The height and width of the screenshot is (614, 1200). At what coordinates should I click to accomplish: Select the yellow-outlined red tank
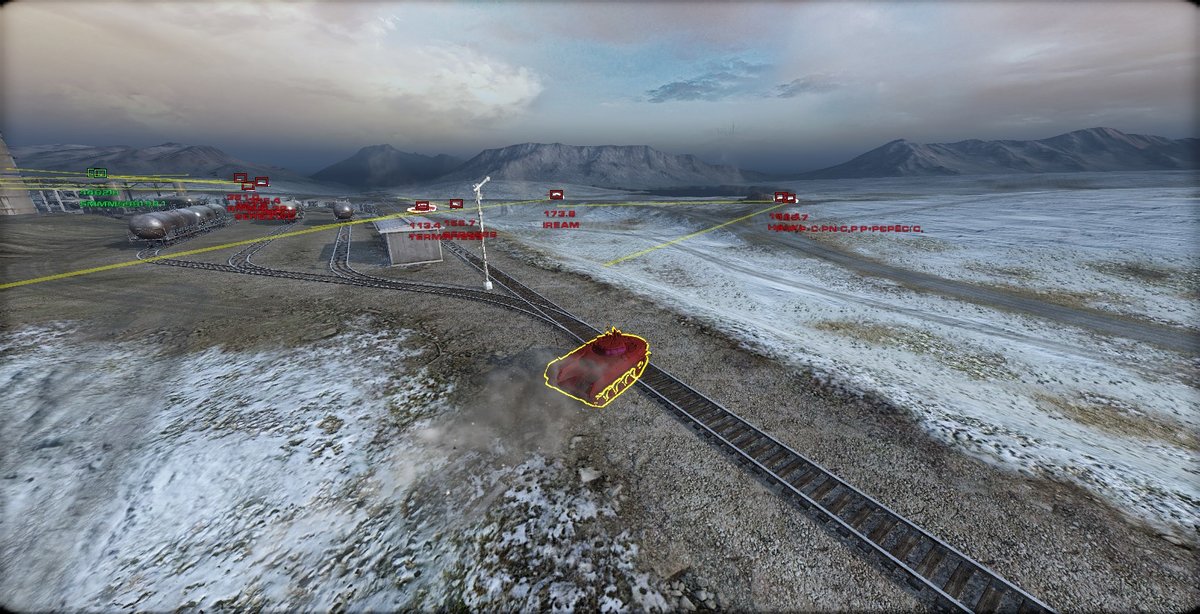pos(599,367)
